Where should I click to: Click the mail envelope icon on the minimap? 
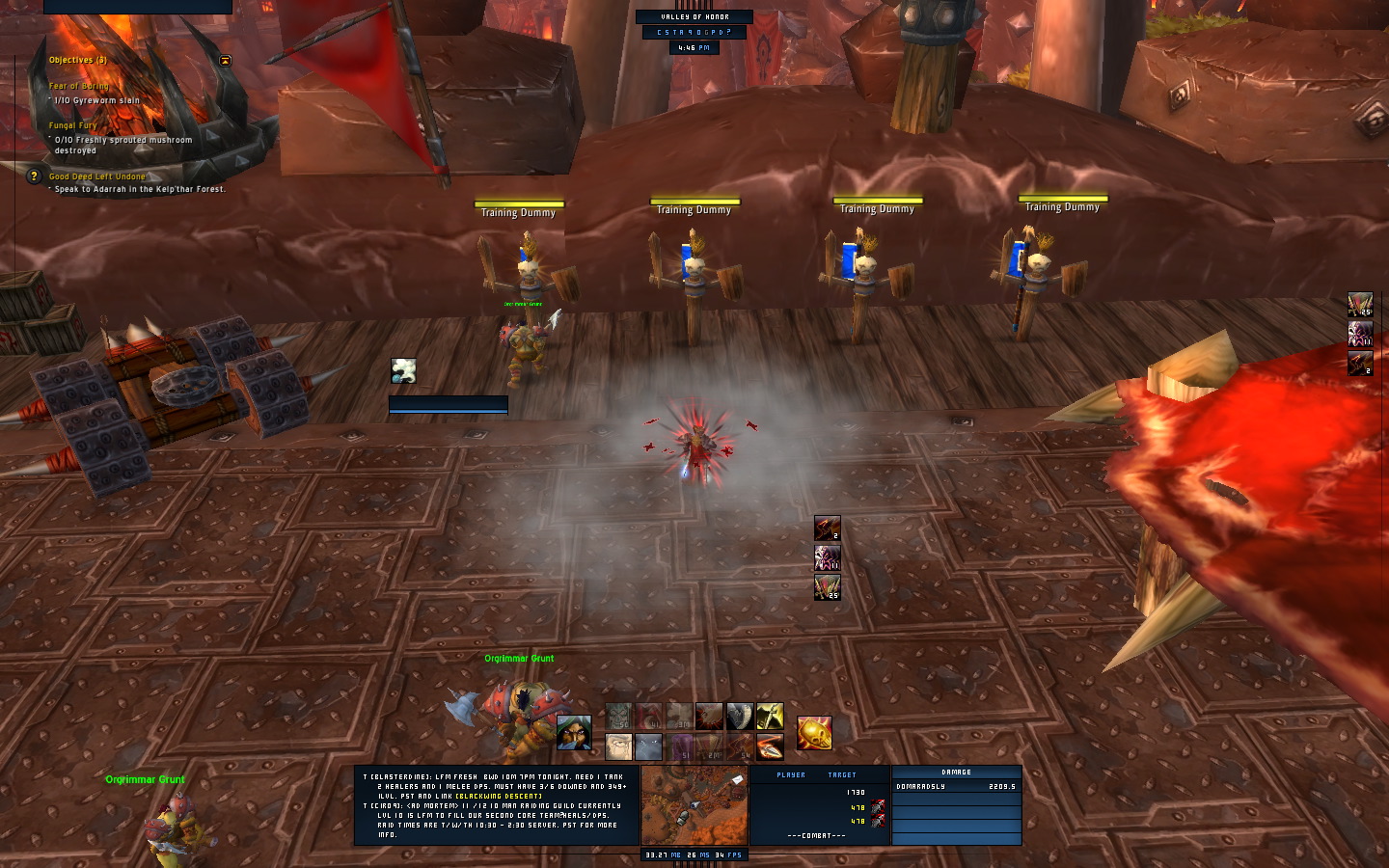point(739,779)
